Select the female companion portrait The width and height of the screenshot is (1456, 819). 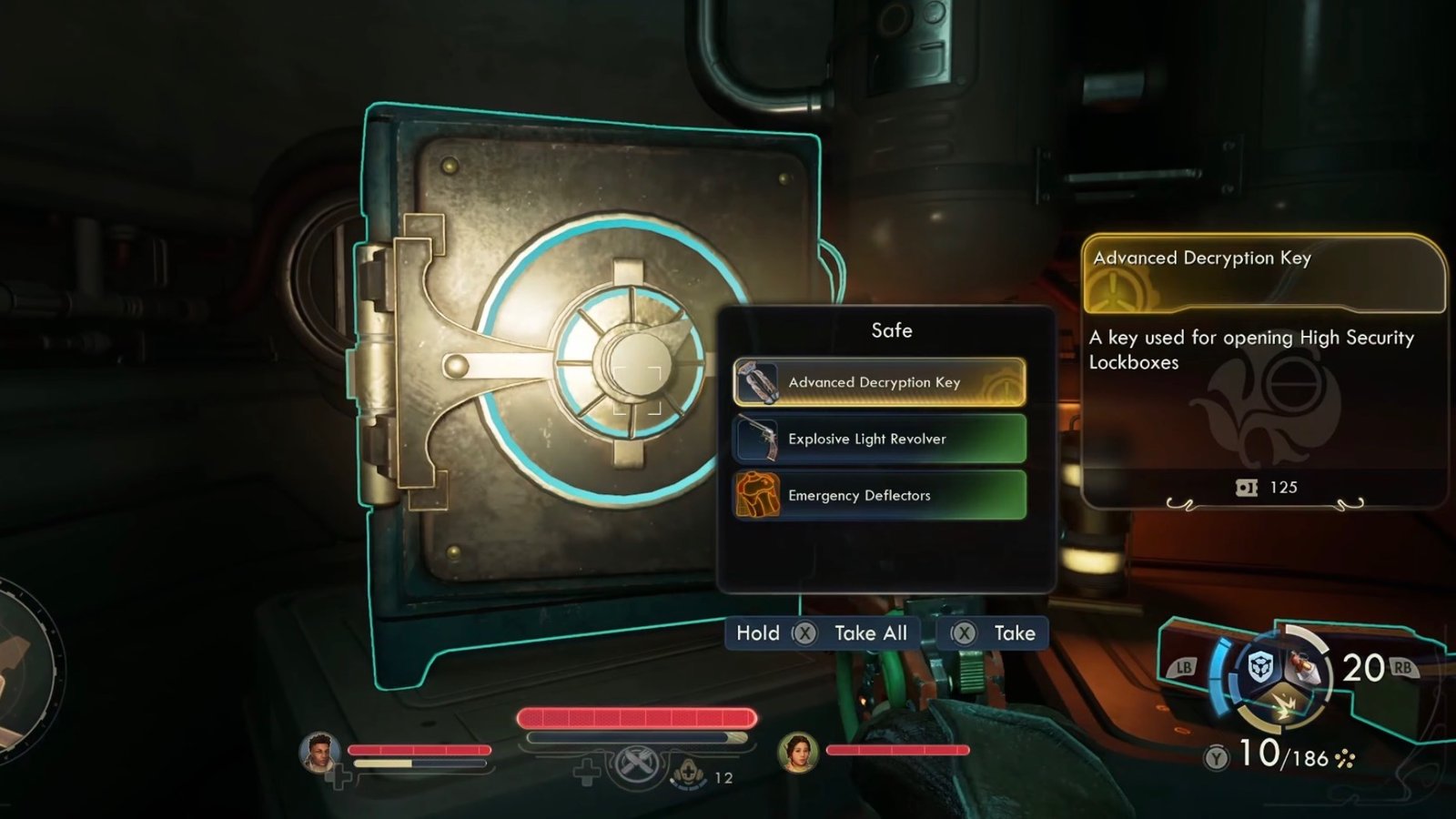click(796, 752)
